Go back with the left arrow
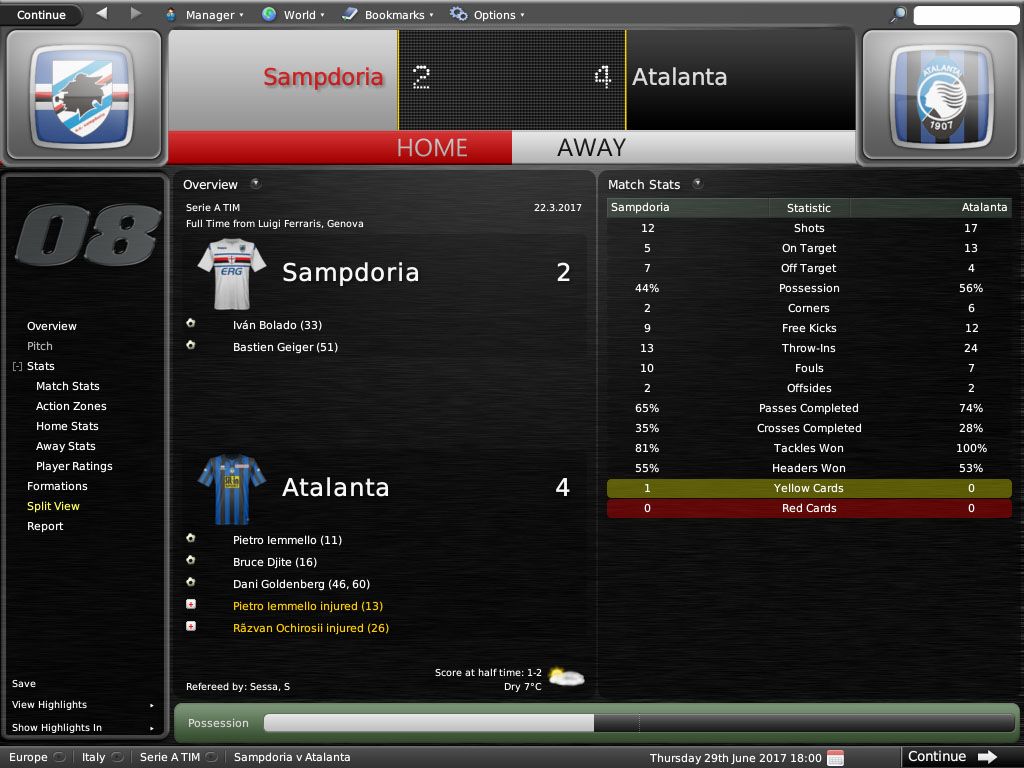Screen dimensions: 1024x768 (102, 14)
